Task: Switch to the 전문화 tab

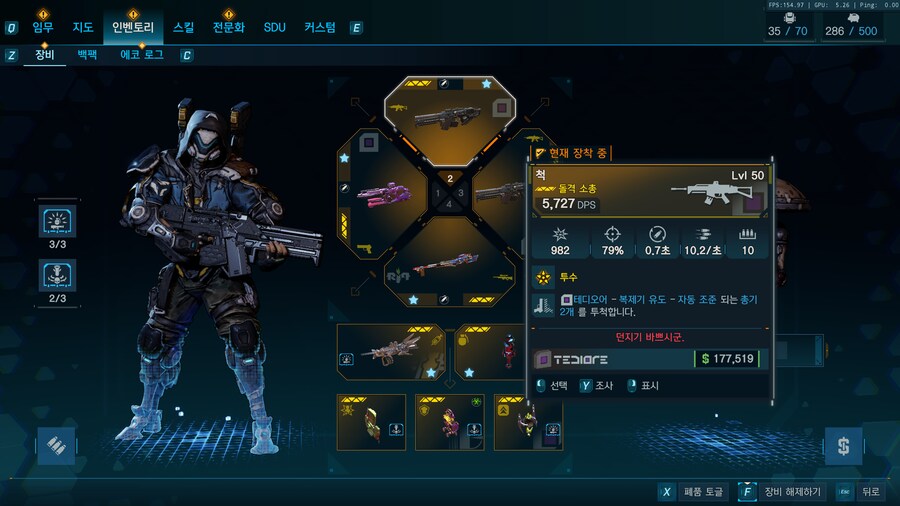Action: pyautogui.click(x=229, y=27)
